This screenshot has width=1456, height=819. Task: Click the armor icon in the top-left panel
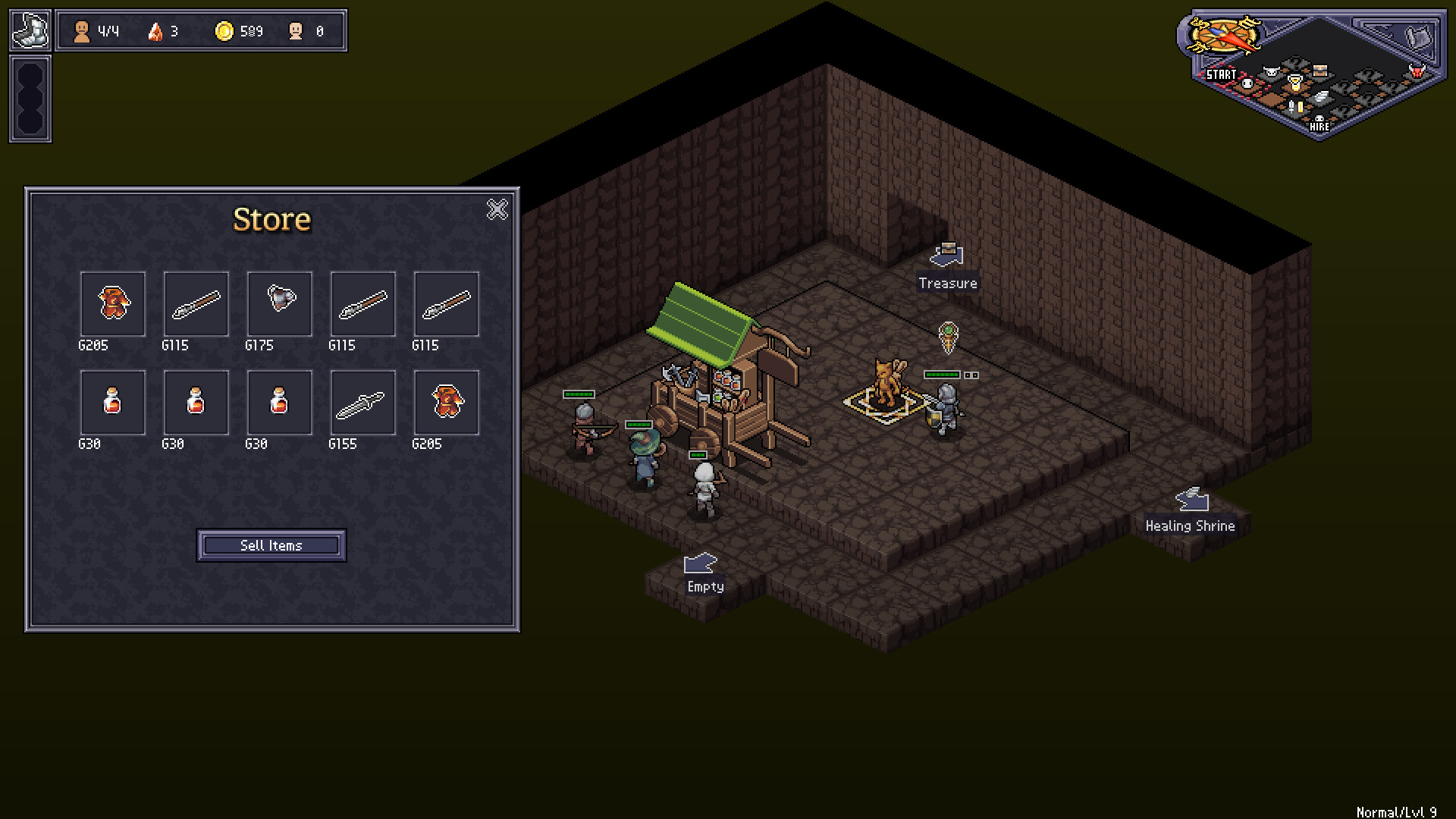pos(30,30)
